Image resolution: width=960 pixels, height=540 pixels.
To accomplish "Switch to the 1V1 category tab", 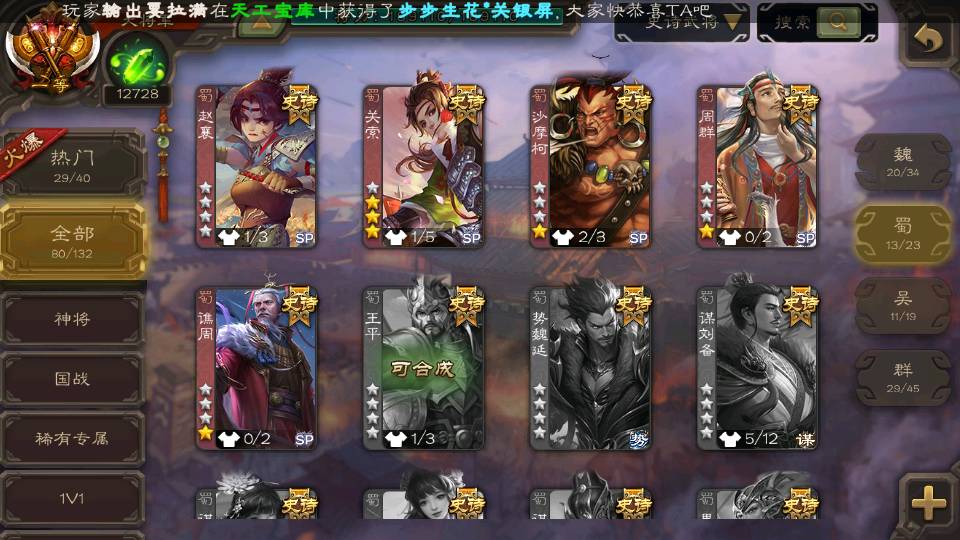I will (x=72, y=496).
